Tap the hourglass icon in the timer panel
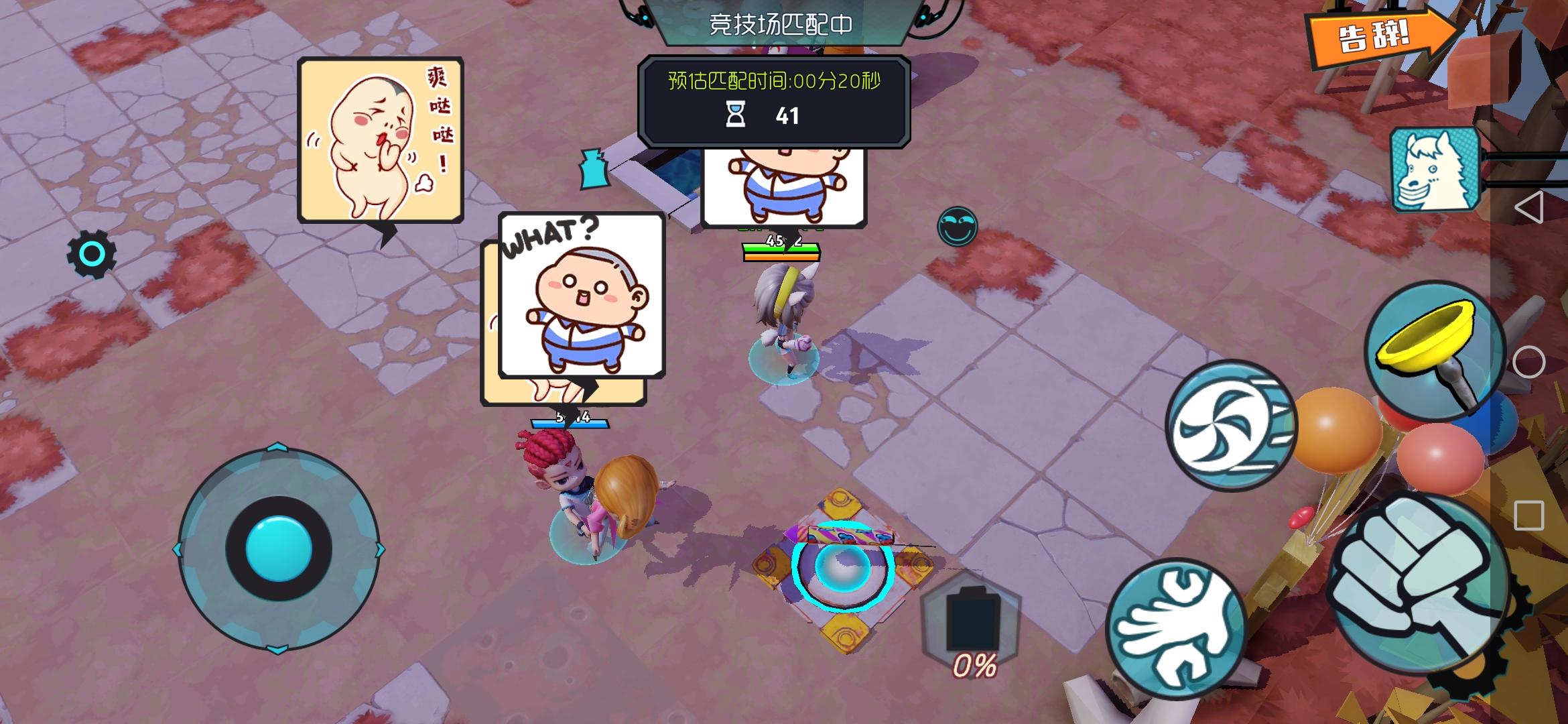Image resolution: width=1568 pixels, height=724 pixels. [737, 115]
